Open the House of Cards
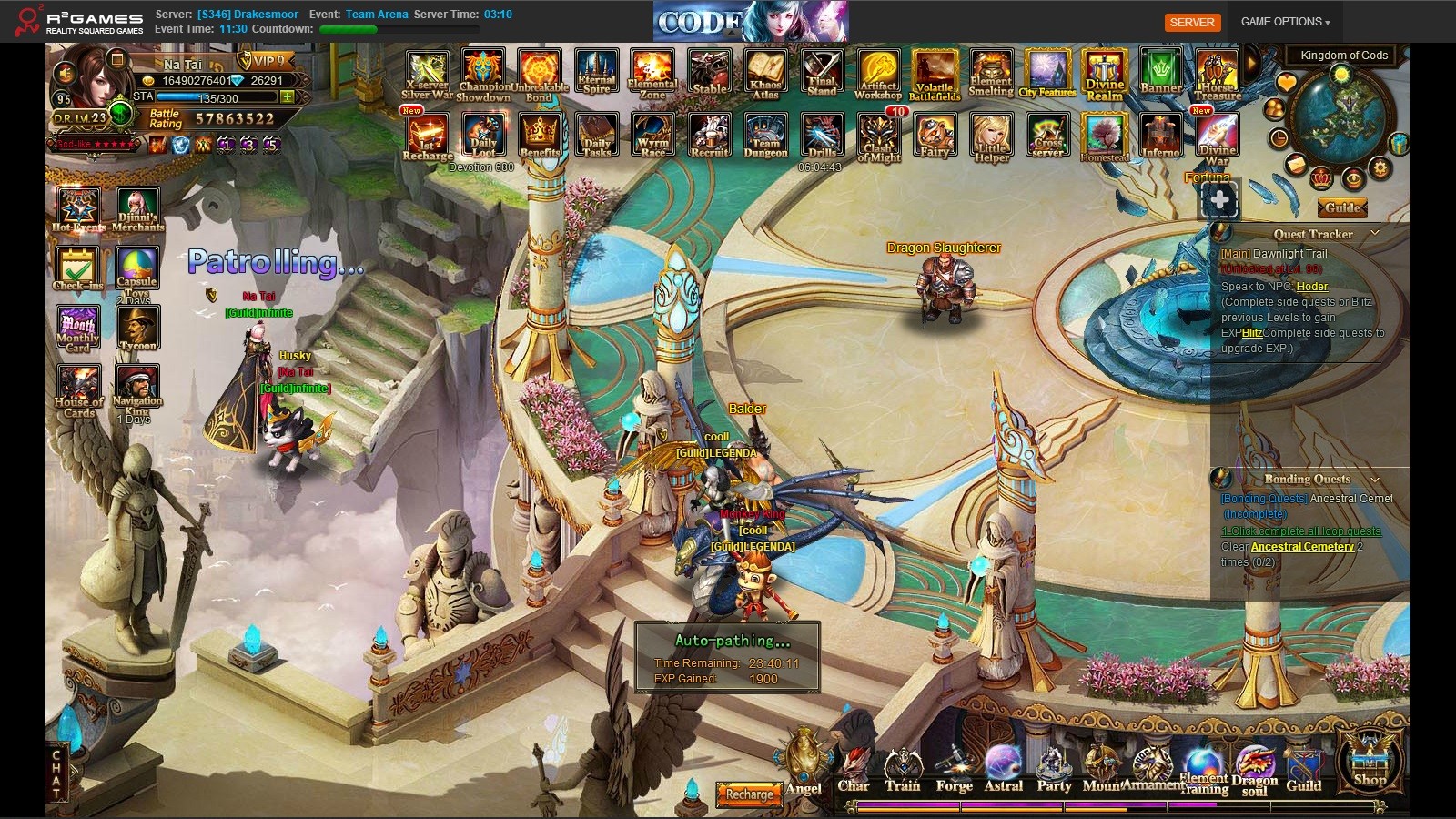 tap(79, 389)
